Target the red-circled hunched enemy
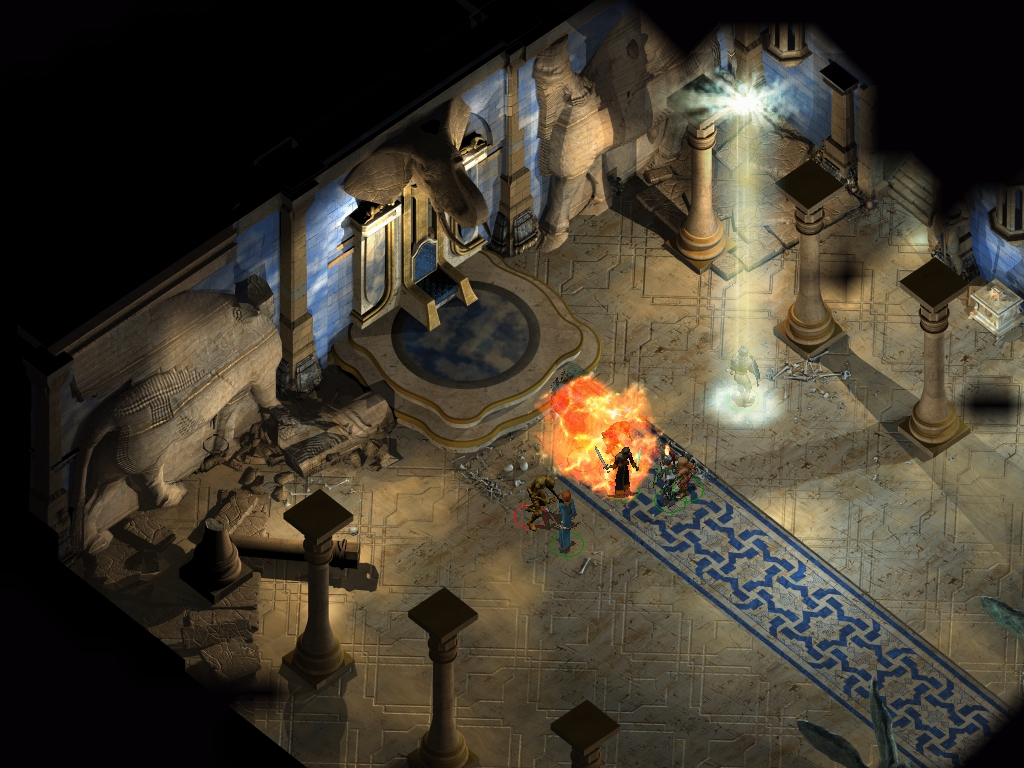 click(539, 503)
